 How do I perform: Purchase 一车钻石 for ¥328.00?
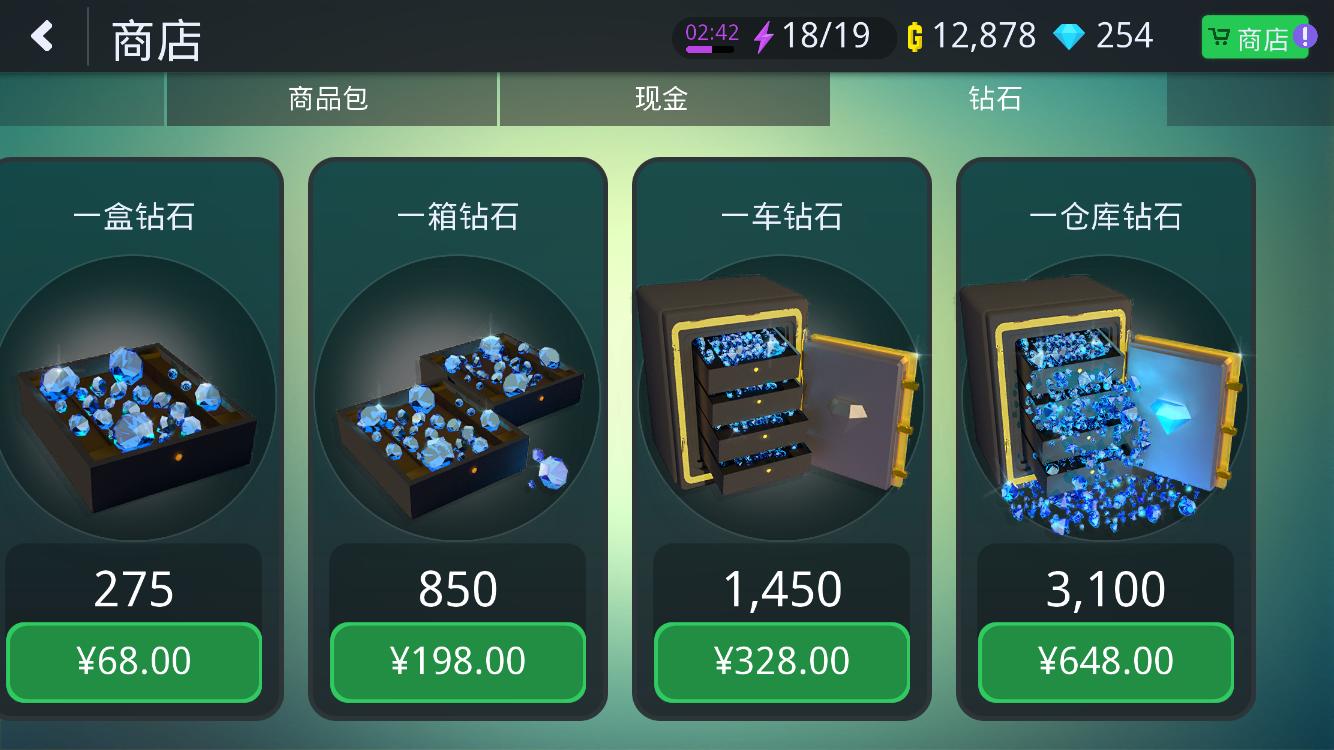click(781, 661)
